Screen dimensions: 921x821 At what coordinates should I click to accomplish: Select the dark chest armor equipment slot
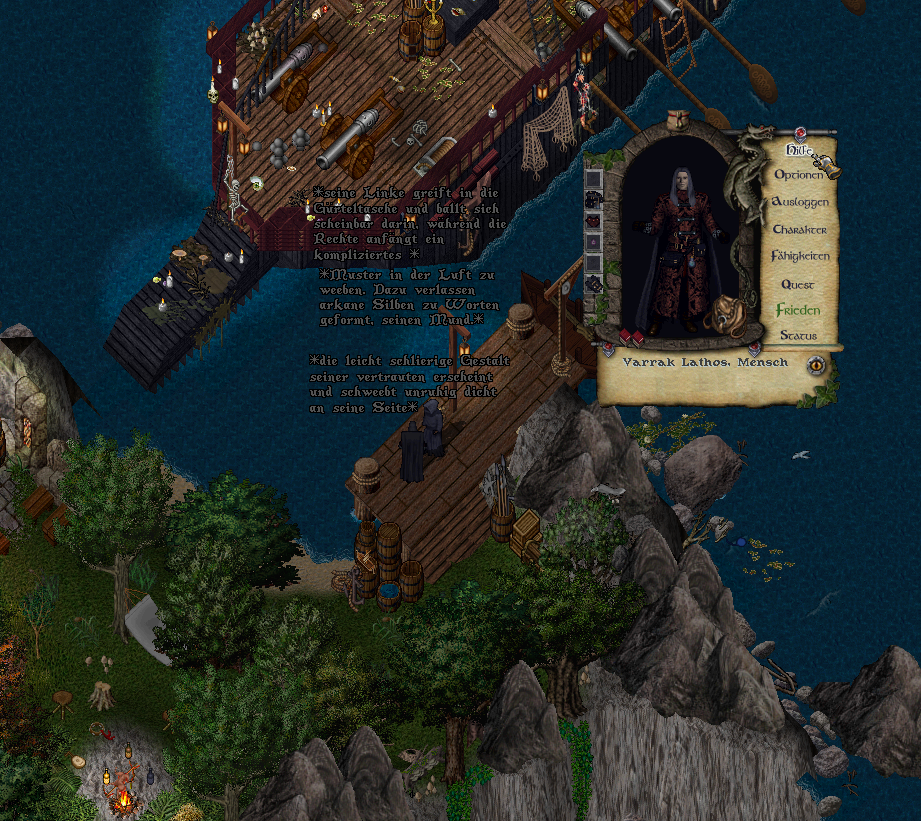pyautogui.click(x=594, y=200)
